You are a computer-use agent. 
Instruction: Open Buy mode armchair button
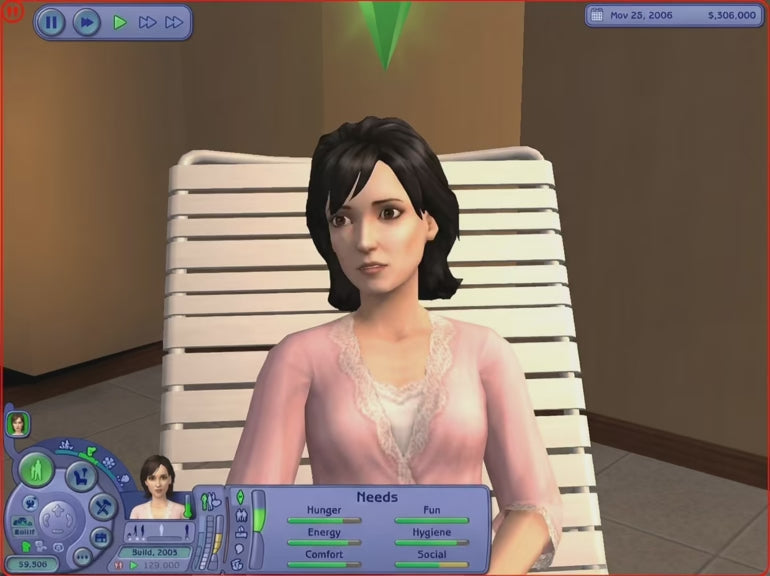point(81,477)
